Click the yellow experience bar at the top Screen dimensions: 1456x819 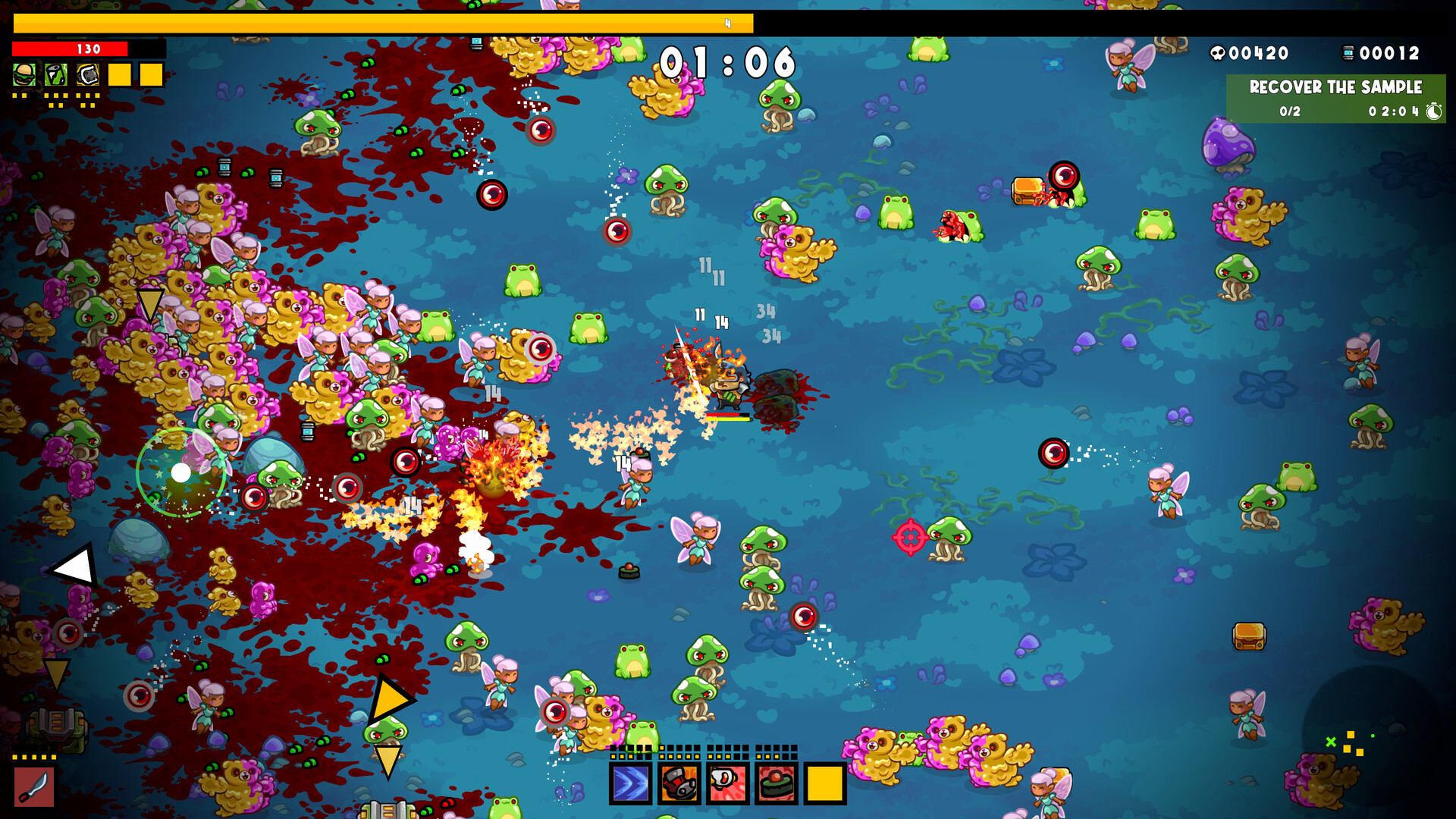click(x=379, y=23)
